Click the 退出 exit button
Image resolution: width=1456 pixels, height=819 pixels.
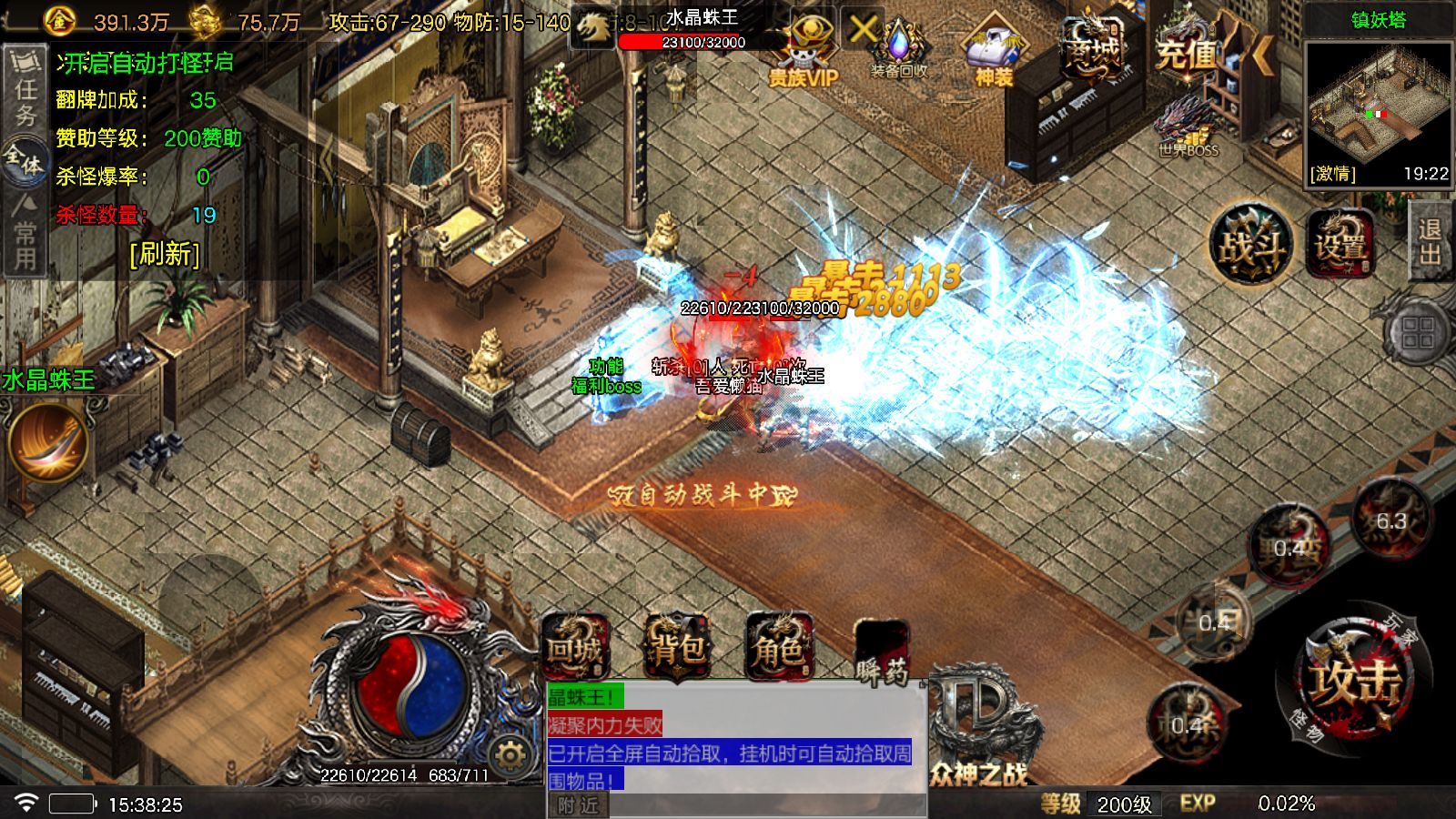(x=1431, y=241)
